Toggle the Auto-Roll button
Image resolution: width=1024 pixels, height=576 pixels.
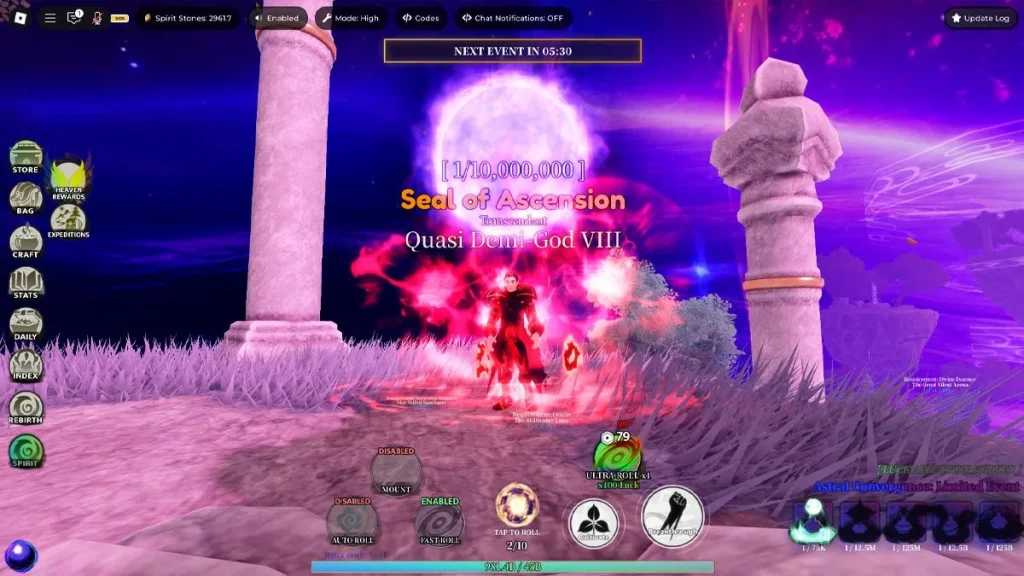(352, 521)
